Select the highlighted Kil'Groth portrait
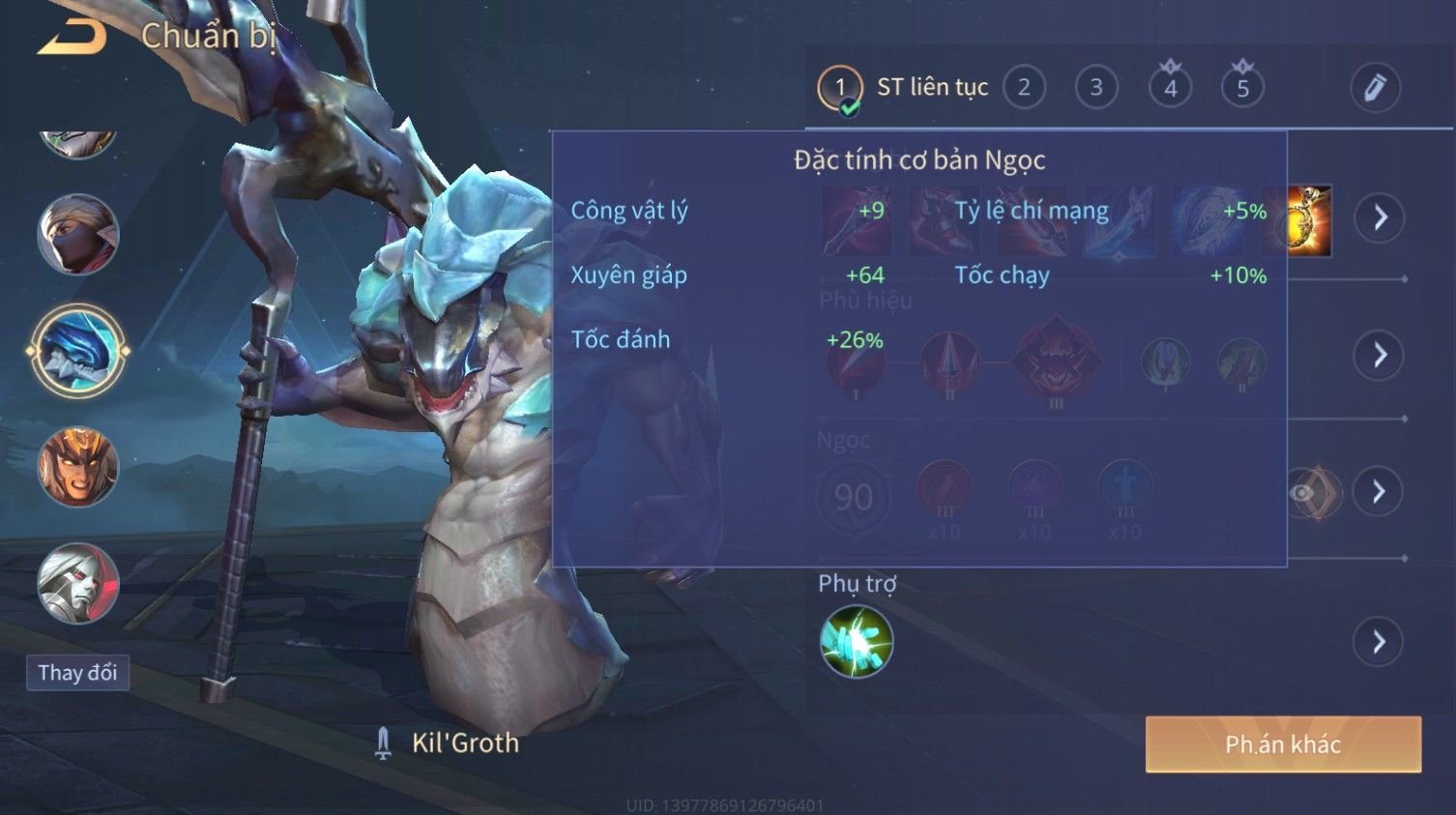1456x815 pixels. tap(77, 351)
